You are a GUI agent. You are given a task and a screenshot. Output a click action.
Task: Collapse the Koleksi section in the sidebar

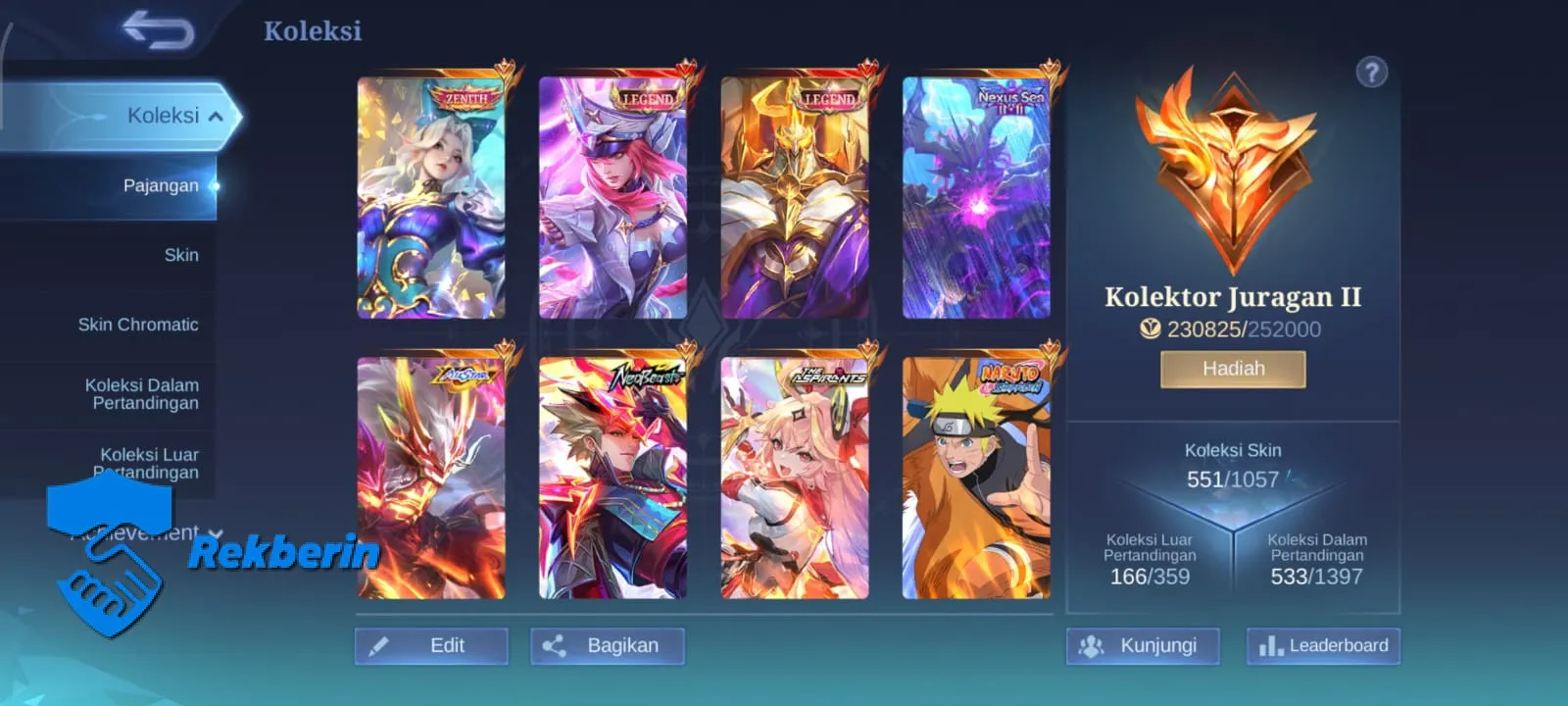224,114
